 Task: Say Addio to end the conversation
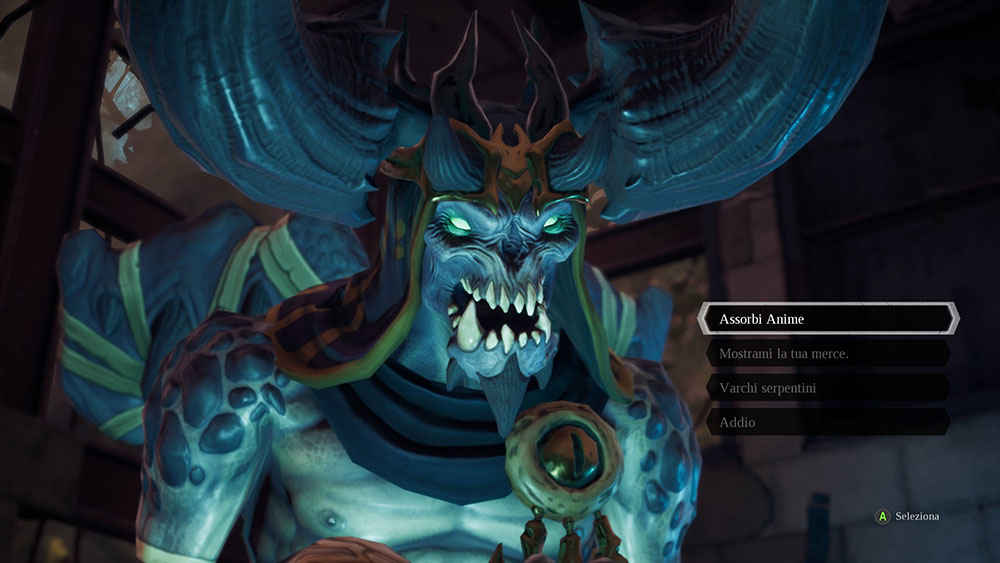tap(827, 422)
